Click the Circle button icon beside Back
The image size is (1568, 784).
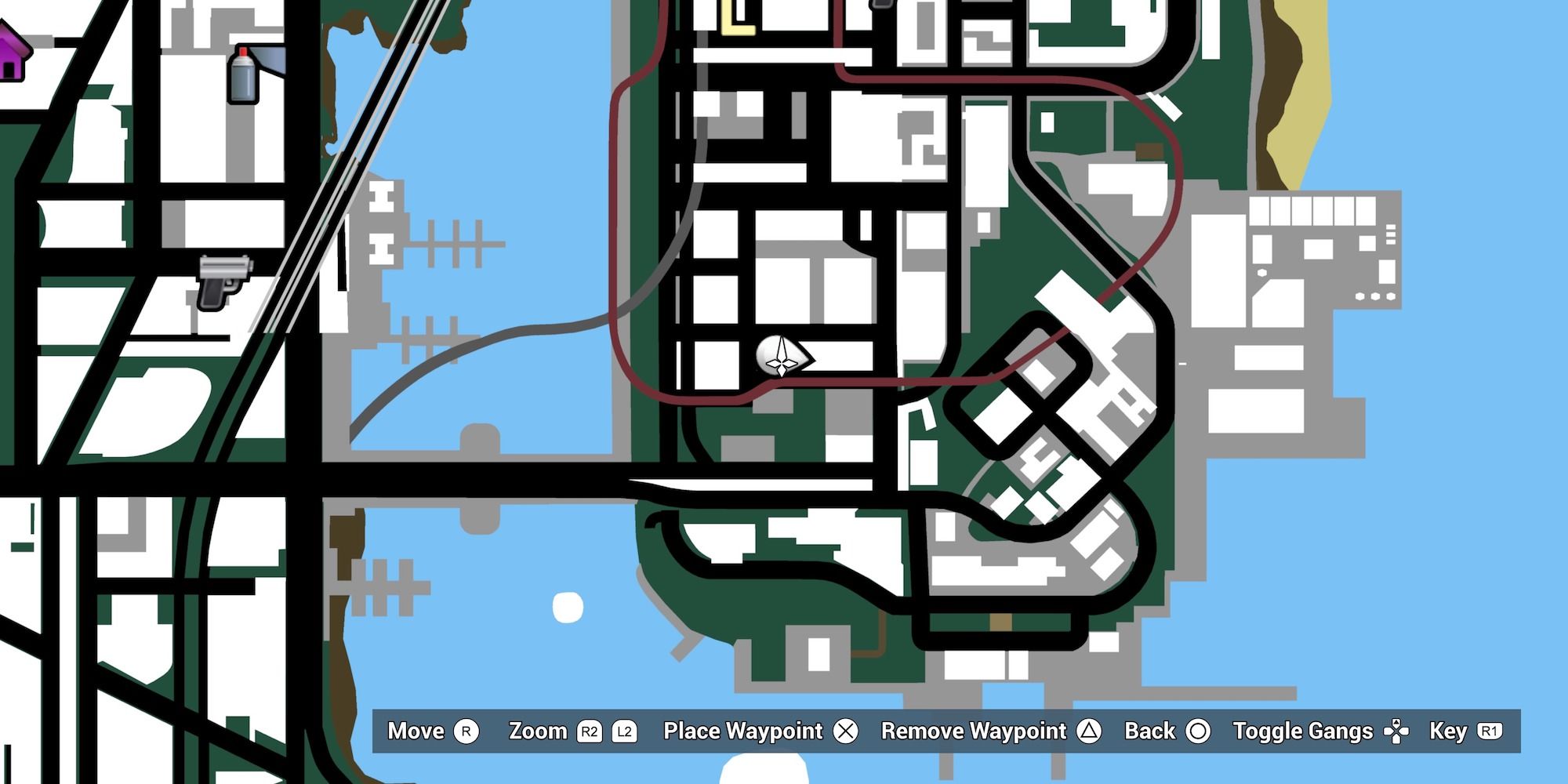click(x=1199, y=731)
